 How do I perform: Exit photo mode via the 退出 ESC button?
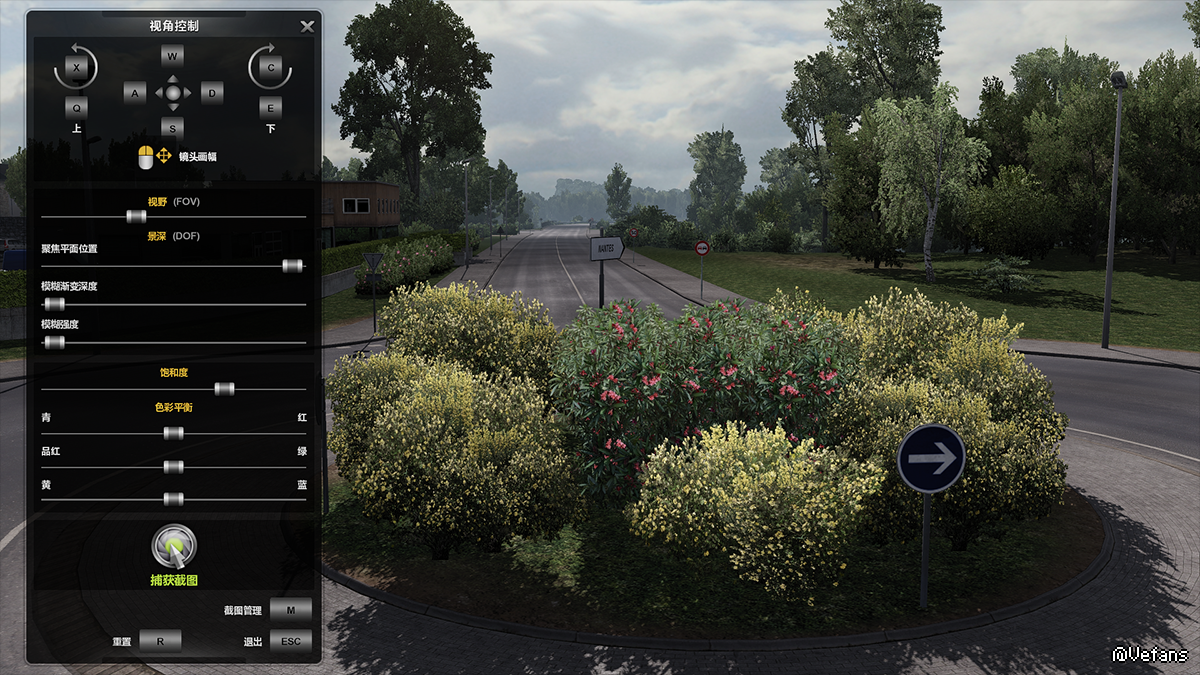pos(290,641)
